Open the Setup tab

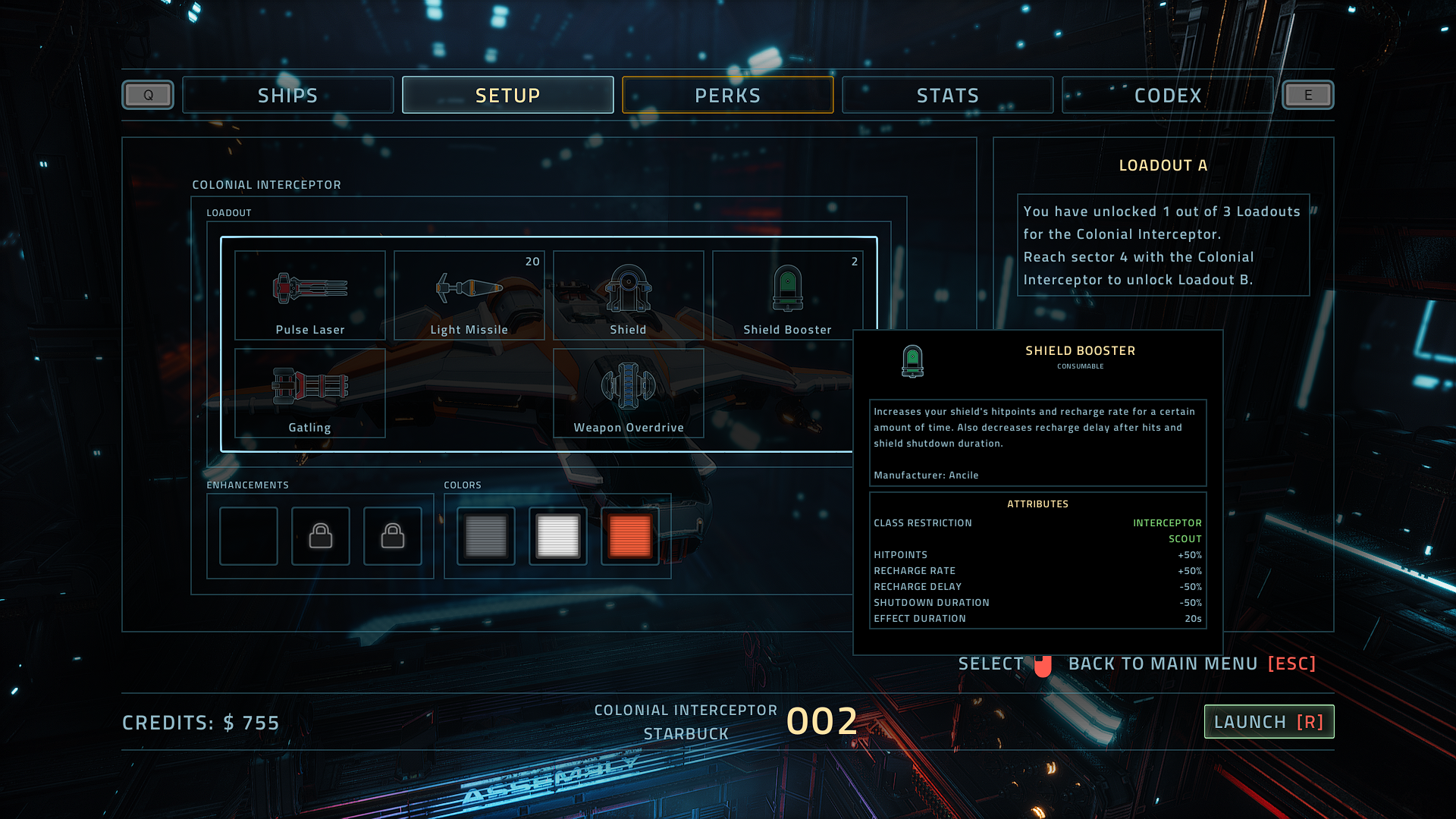click(x=507, y=96)
